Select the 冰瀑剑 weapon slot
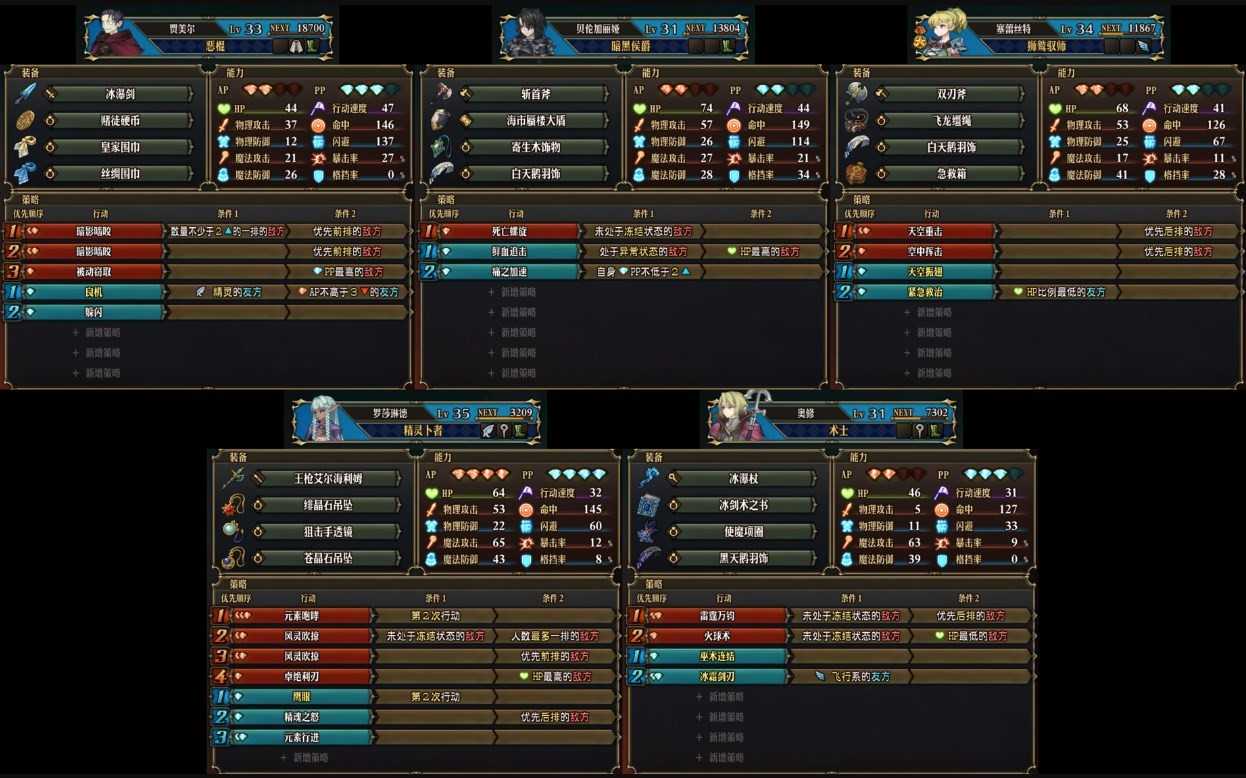The width and height of the screenshot is (1246, 778). point(122,94)
